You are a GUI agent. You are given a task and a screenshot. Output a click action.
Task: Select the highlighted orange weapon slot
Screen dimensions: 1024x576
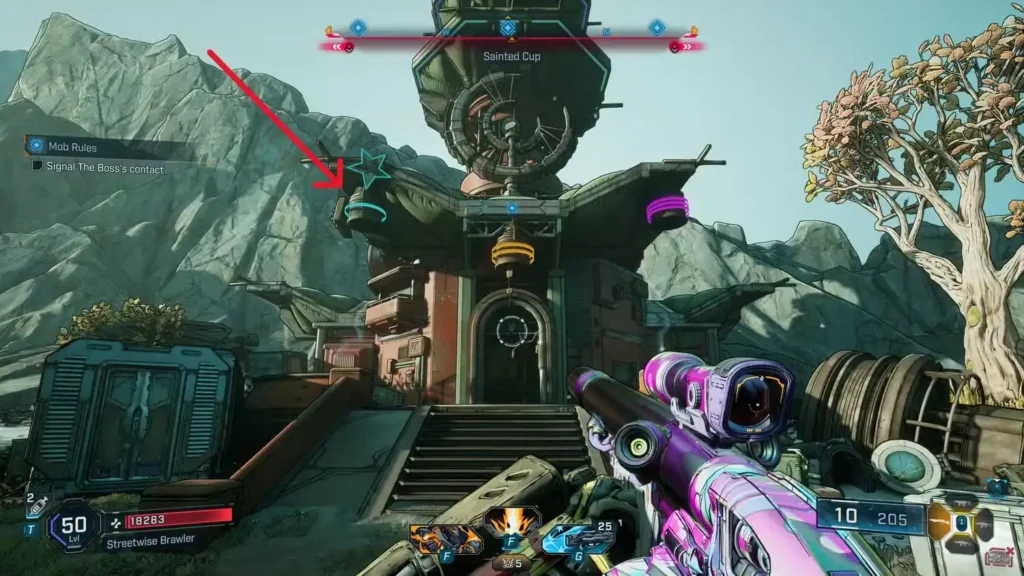point(940,522)
